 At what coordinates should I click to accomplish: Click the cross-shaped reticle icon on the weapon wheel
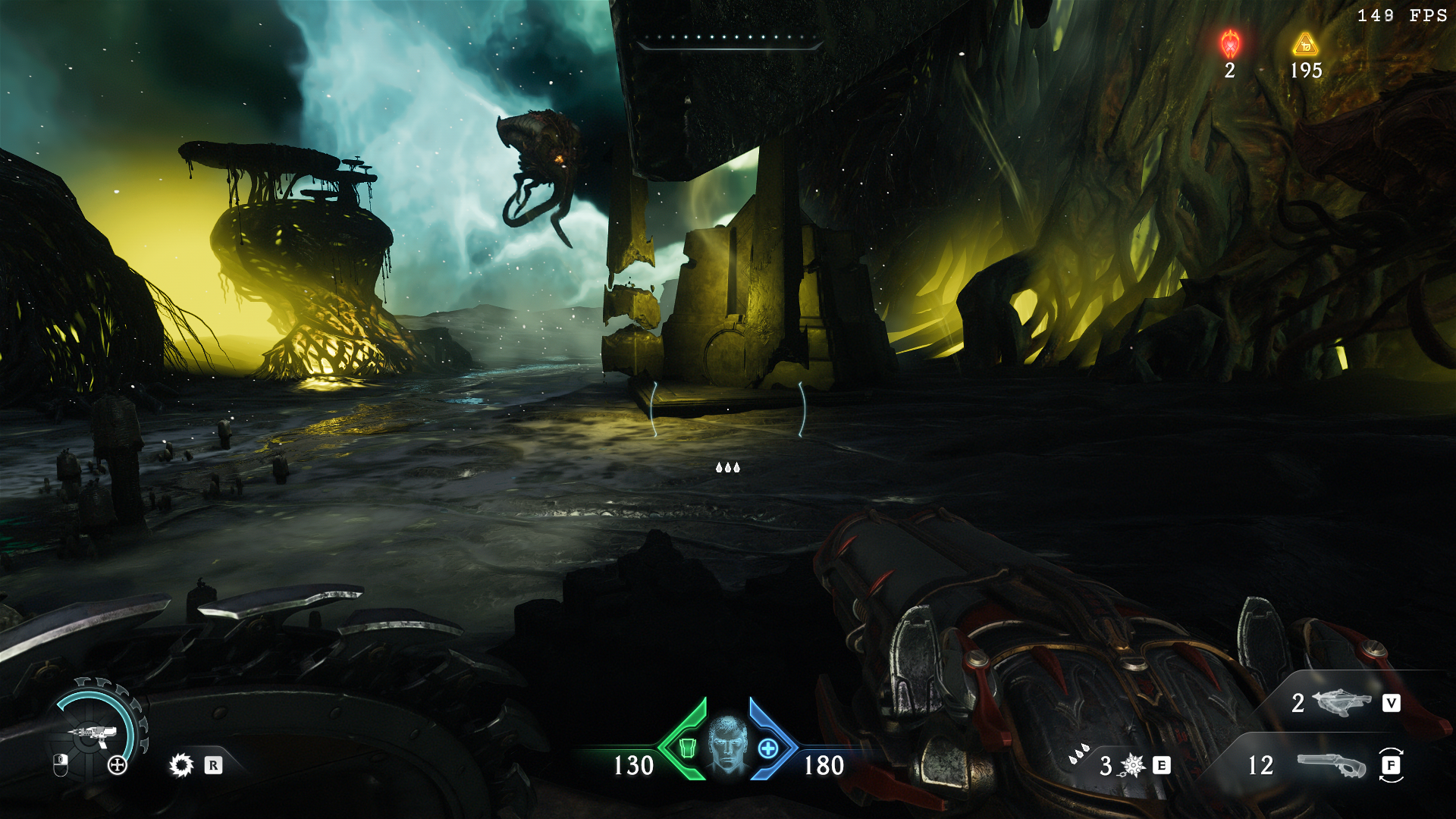[118, 765]
